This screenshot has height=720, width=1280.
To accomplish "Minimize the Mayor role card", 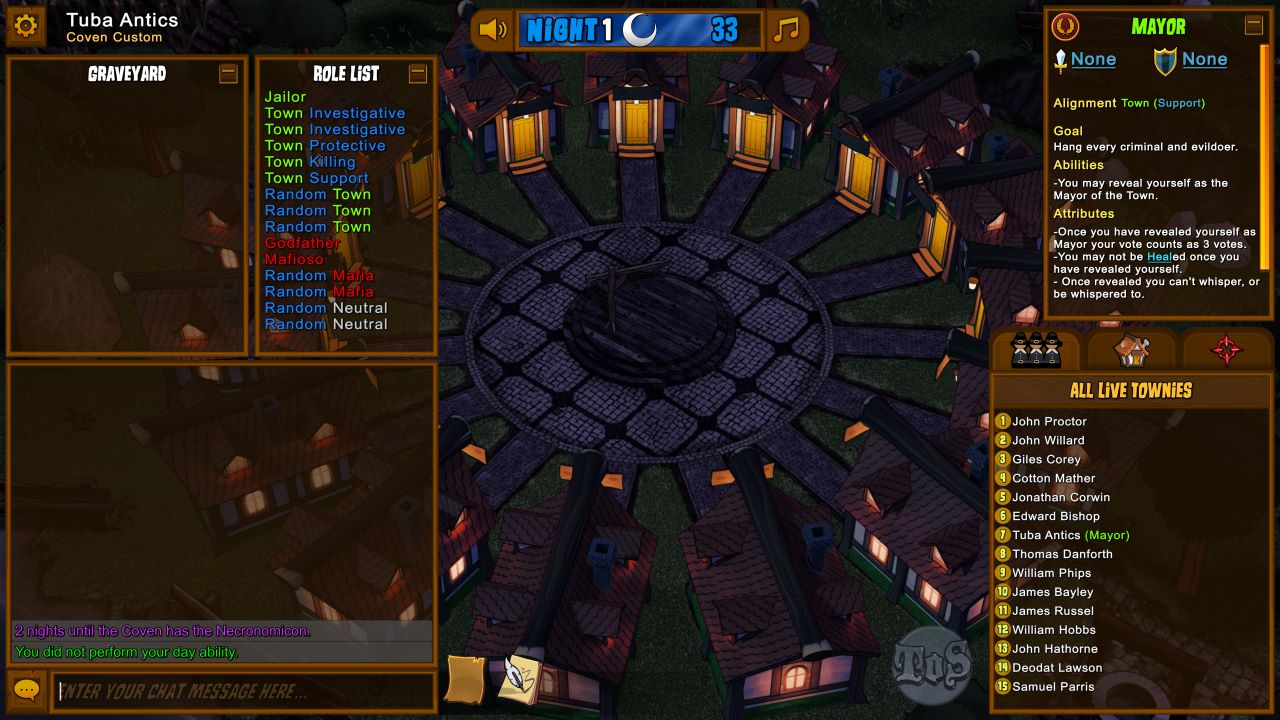I will 1253,26.
